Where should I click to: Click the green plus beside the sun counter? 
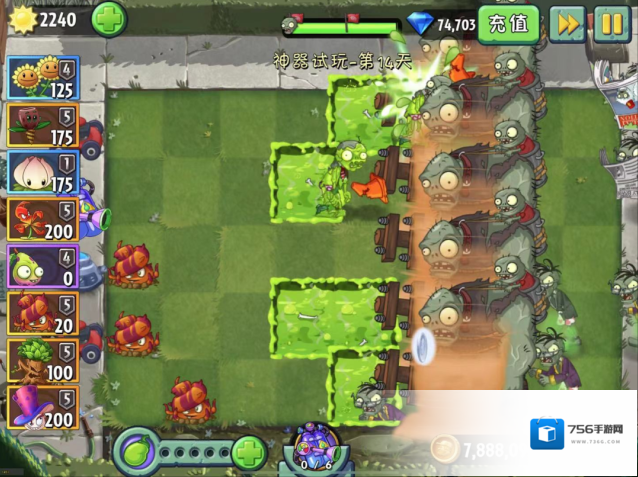tap(109, 18)
